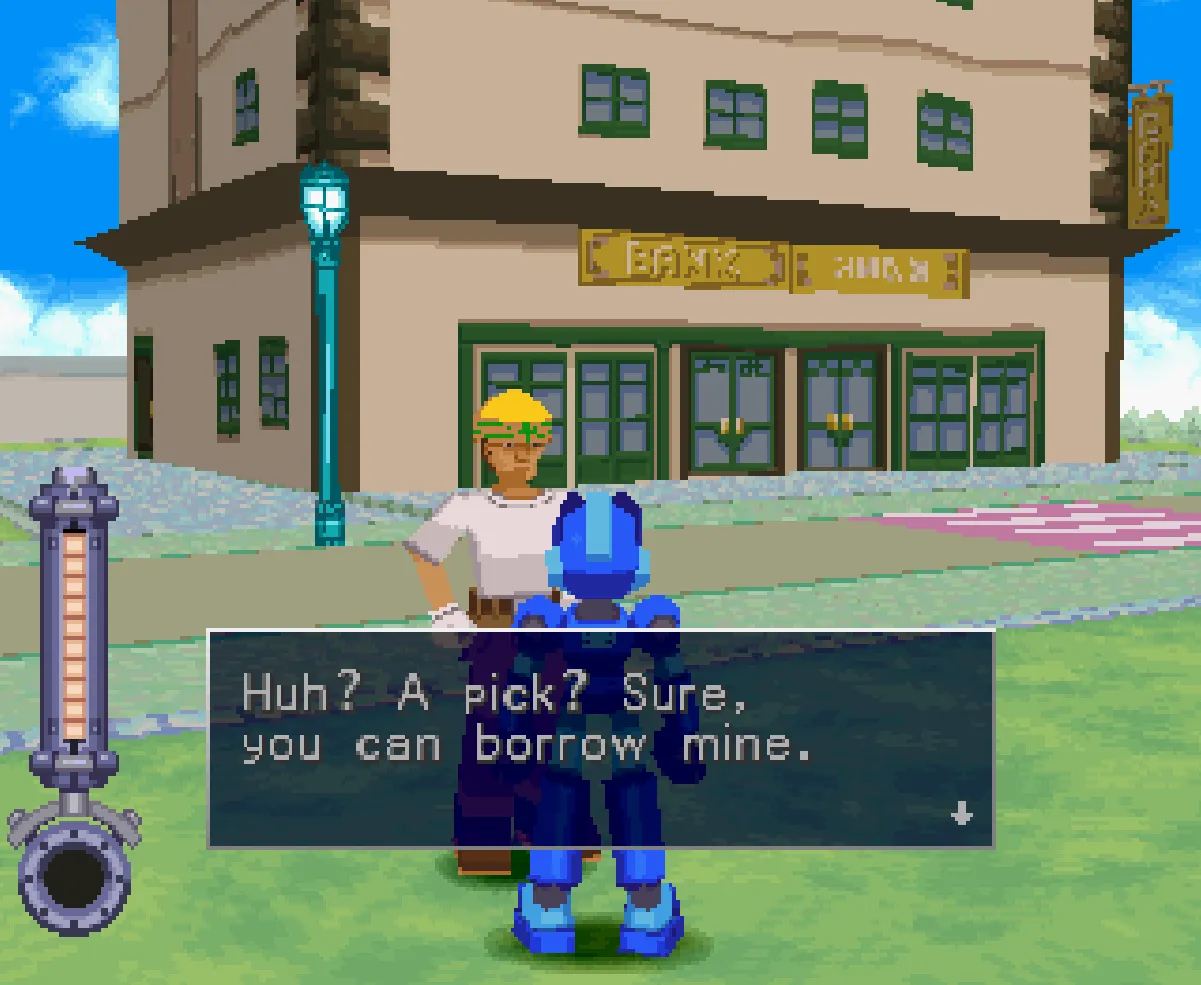Advance dialogue with the down arrow indicator

pyautogui.click(x=961, y=814)
